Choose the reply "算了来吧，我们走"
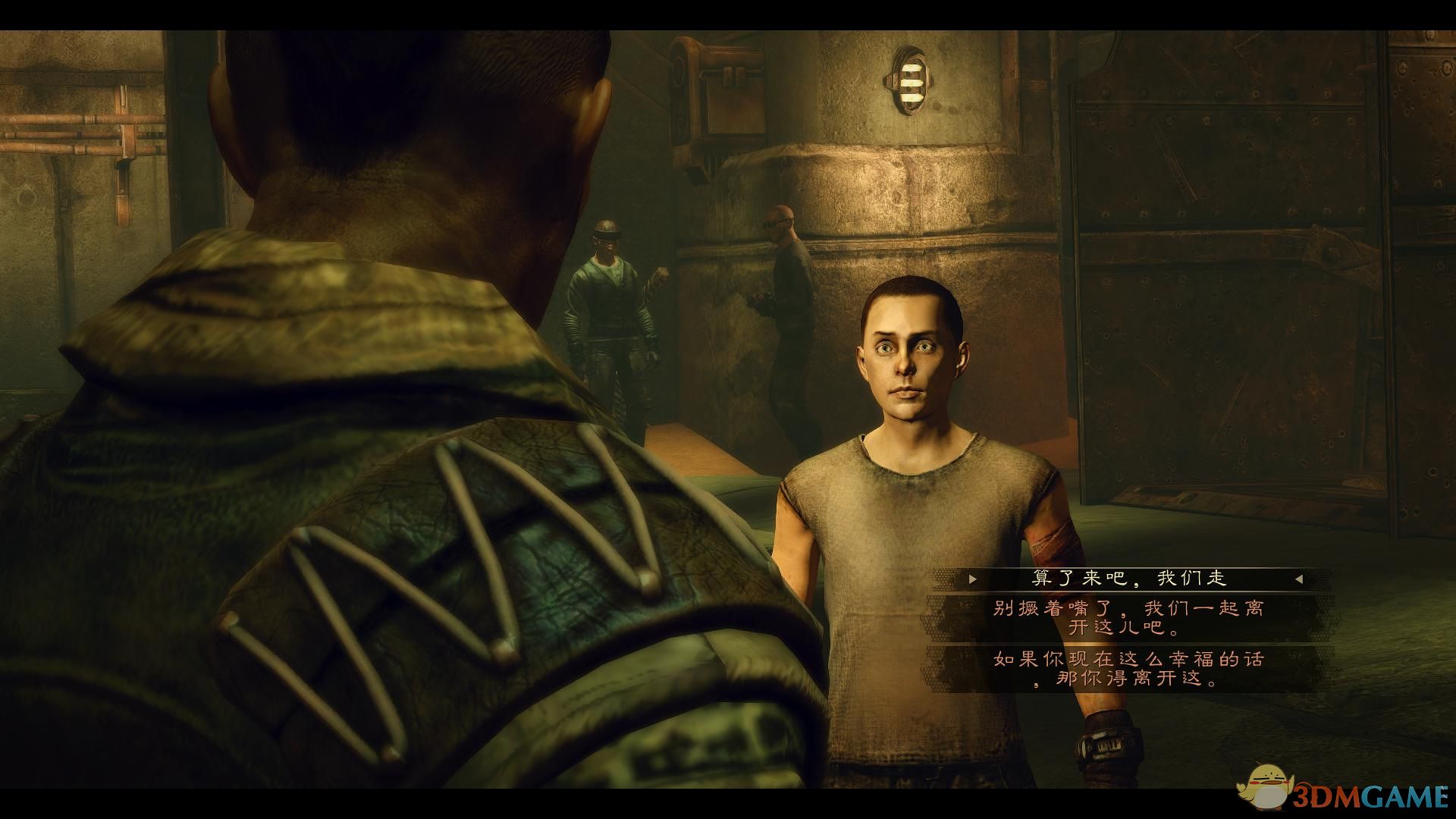This screenshot has height=819, width=1456. pos(1128,579)
